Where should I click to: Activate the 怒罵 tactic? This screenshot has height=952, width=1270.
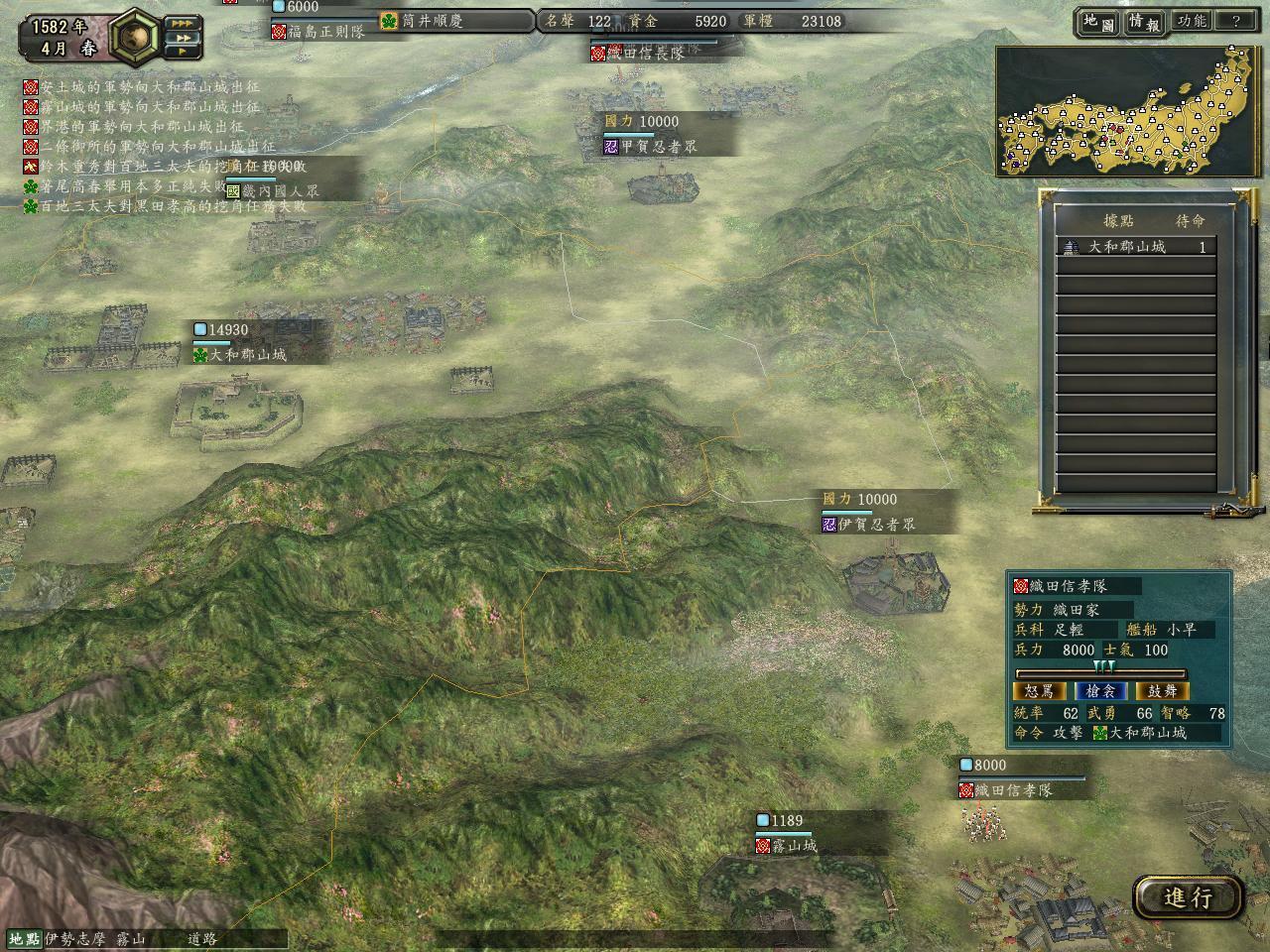1040,691
